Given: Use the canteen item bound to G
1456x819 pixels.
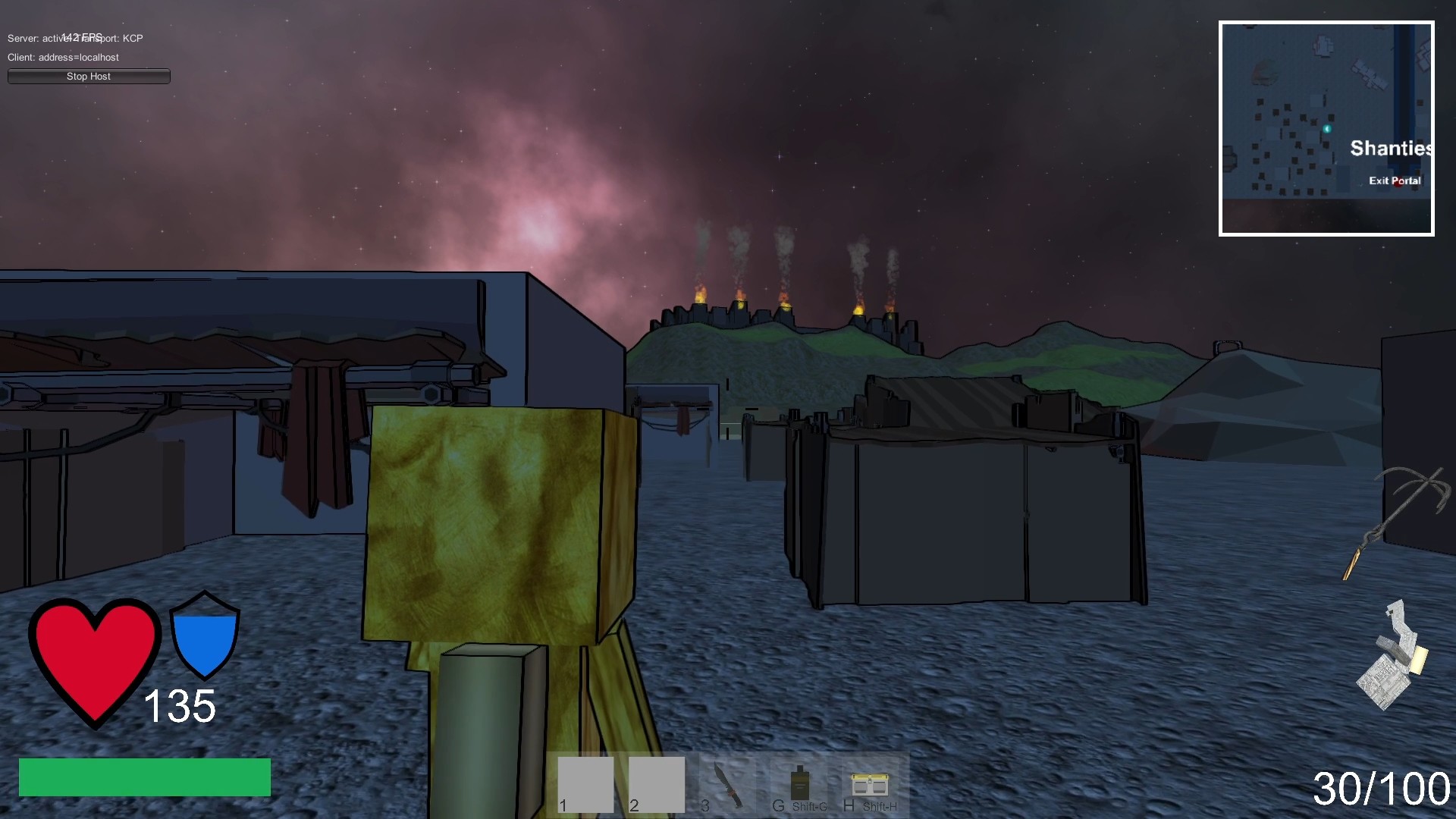Looking at the screenshot, I should coord(800,781).
